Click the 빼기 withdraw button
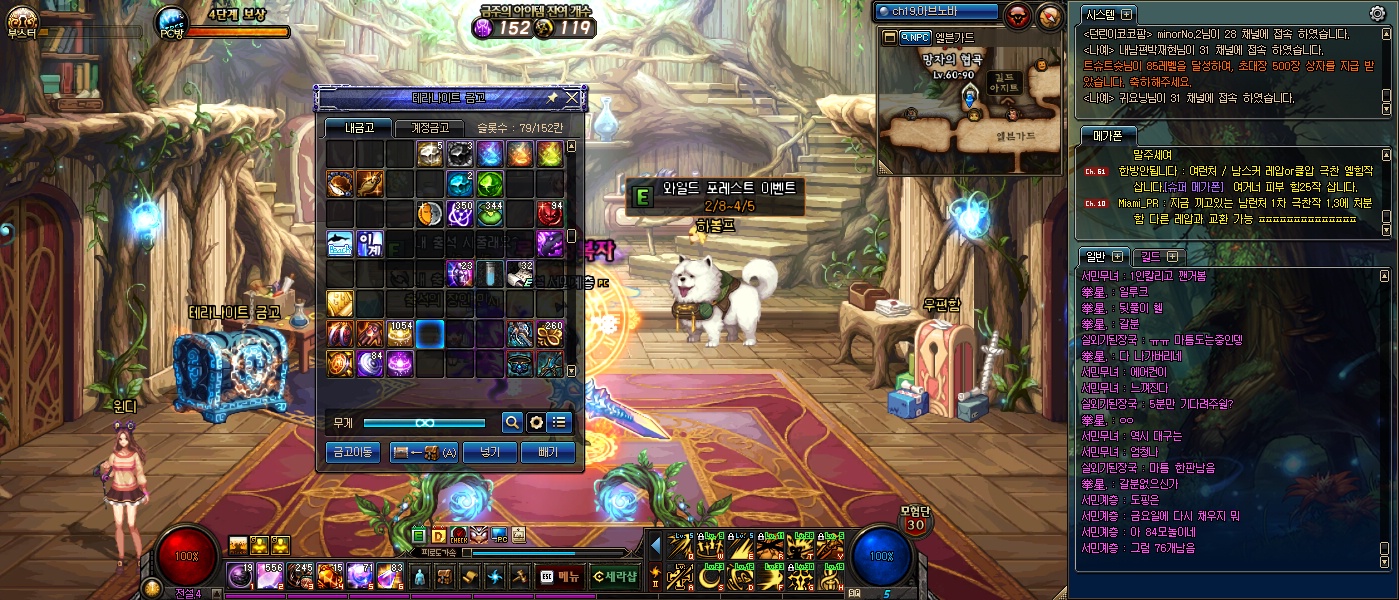Viewport: 1399px width, 600px height. click(x=548, y=453)
